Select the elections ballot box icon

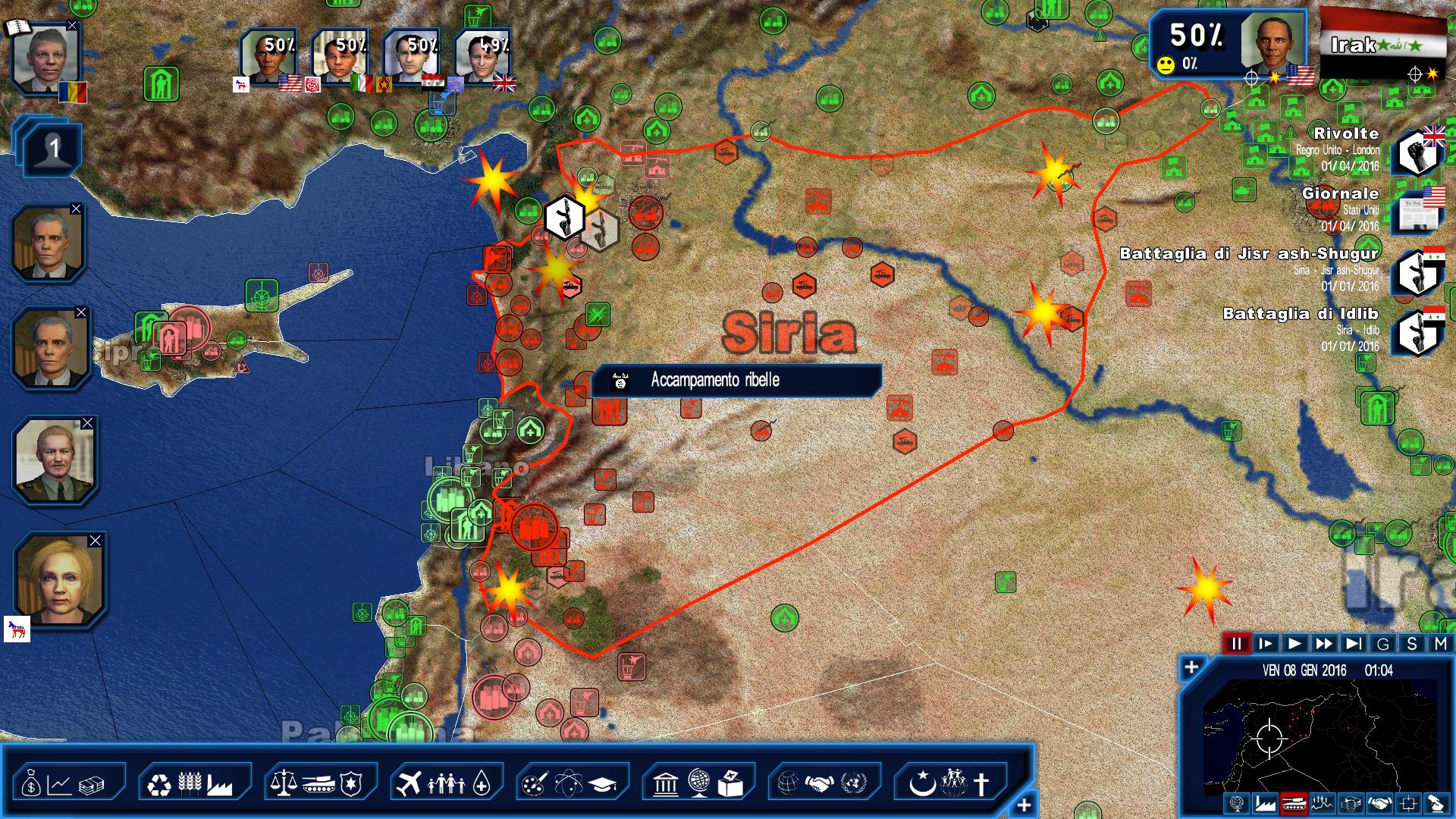click(730, 783)
